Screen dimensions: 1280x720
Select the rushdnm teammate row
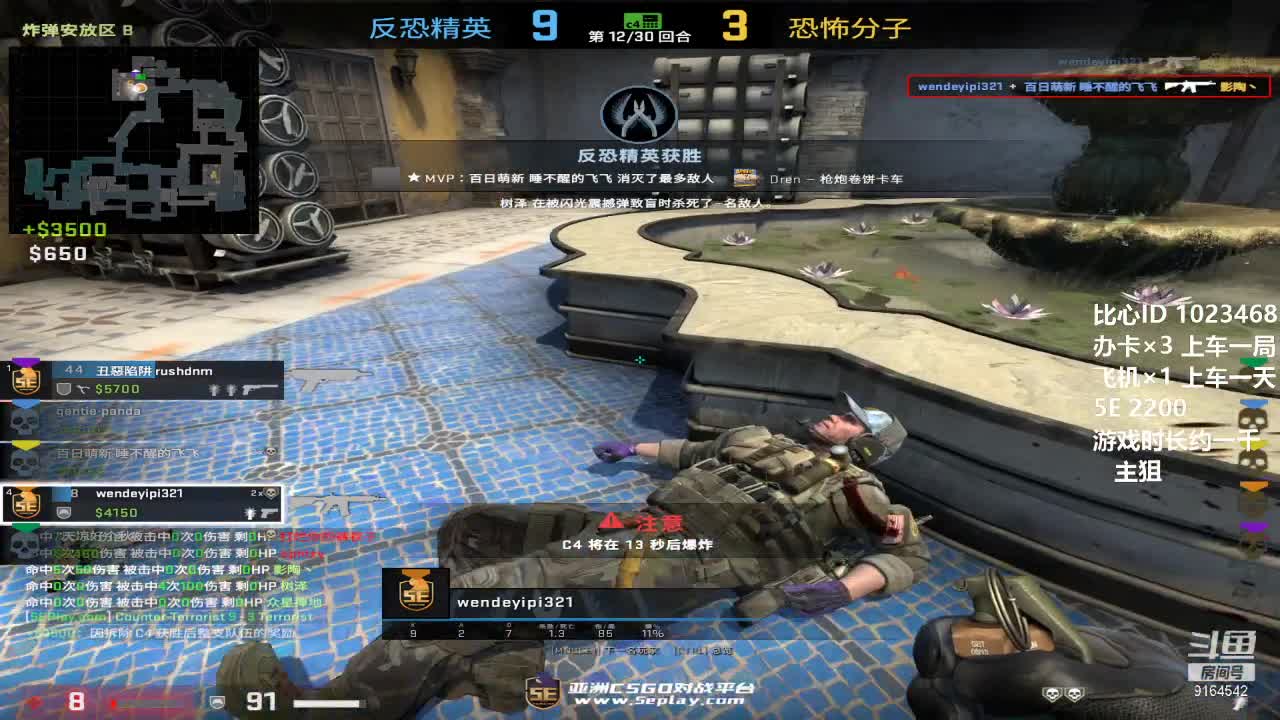(145, 380)
